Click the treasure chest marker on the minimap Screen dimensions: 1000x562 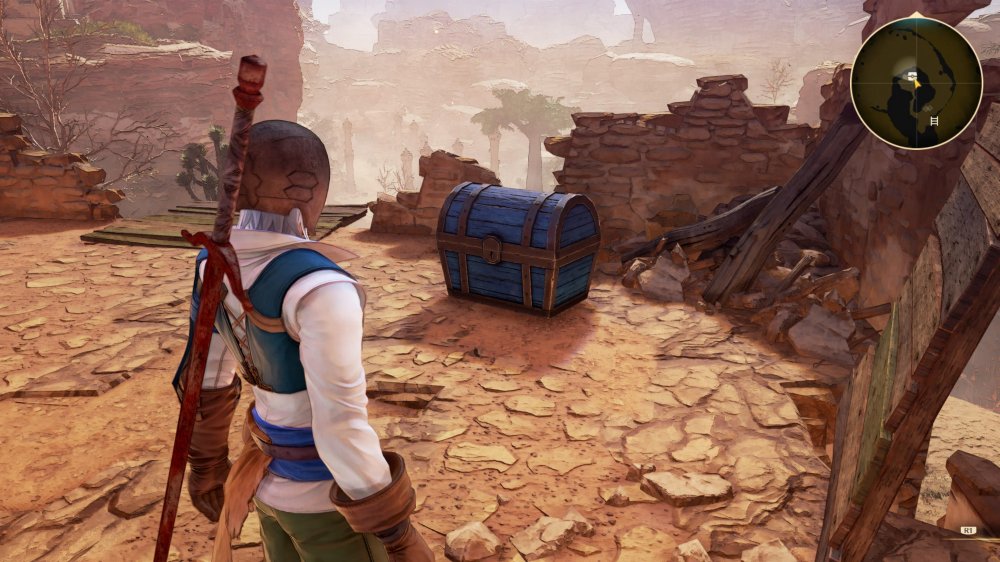[911, 76]
